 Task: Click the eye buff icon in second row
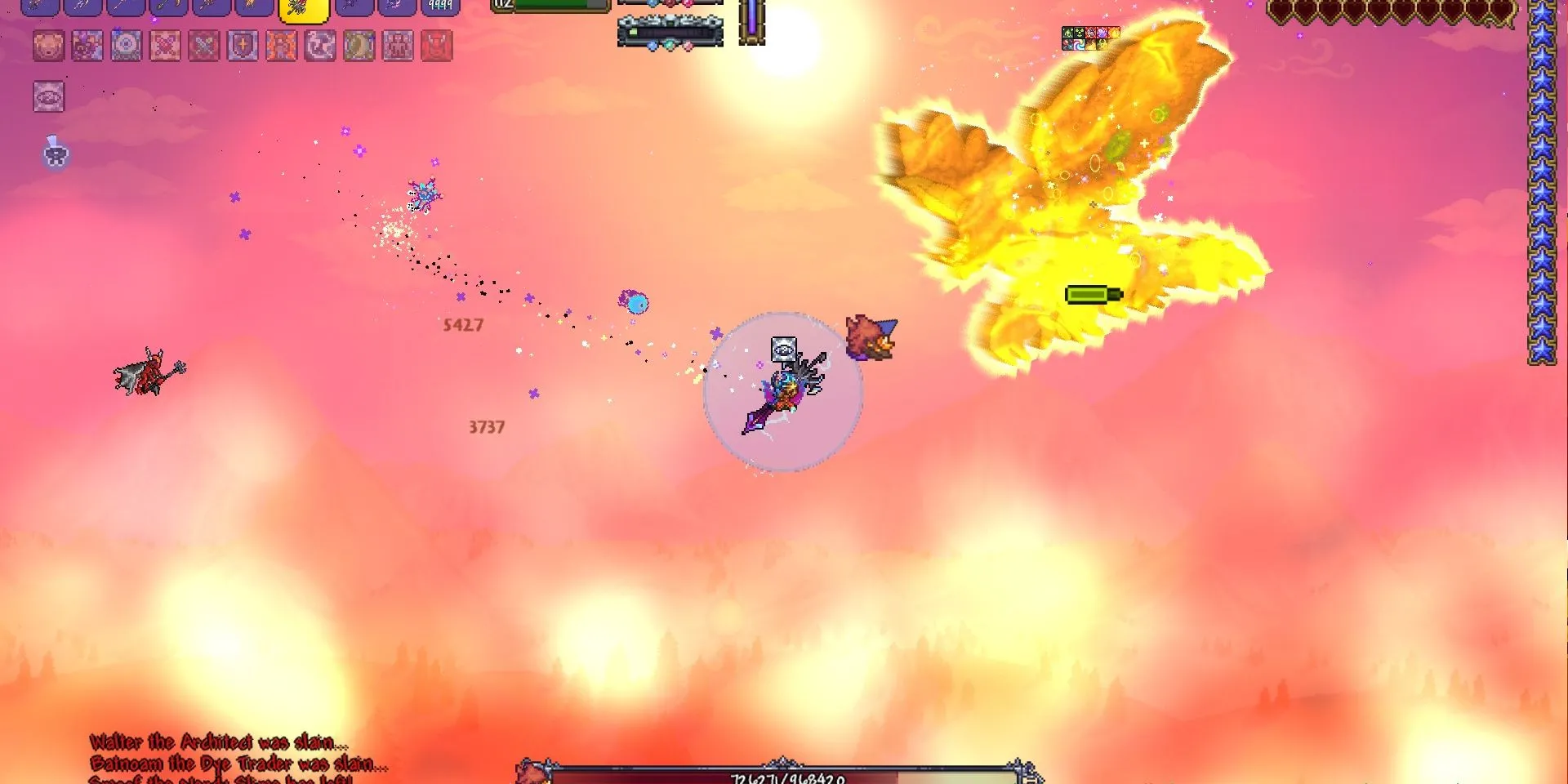click(49, 97)
